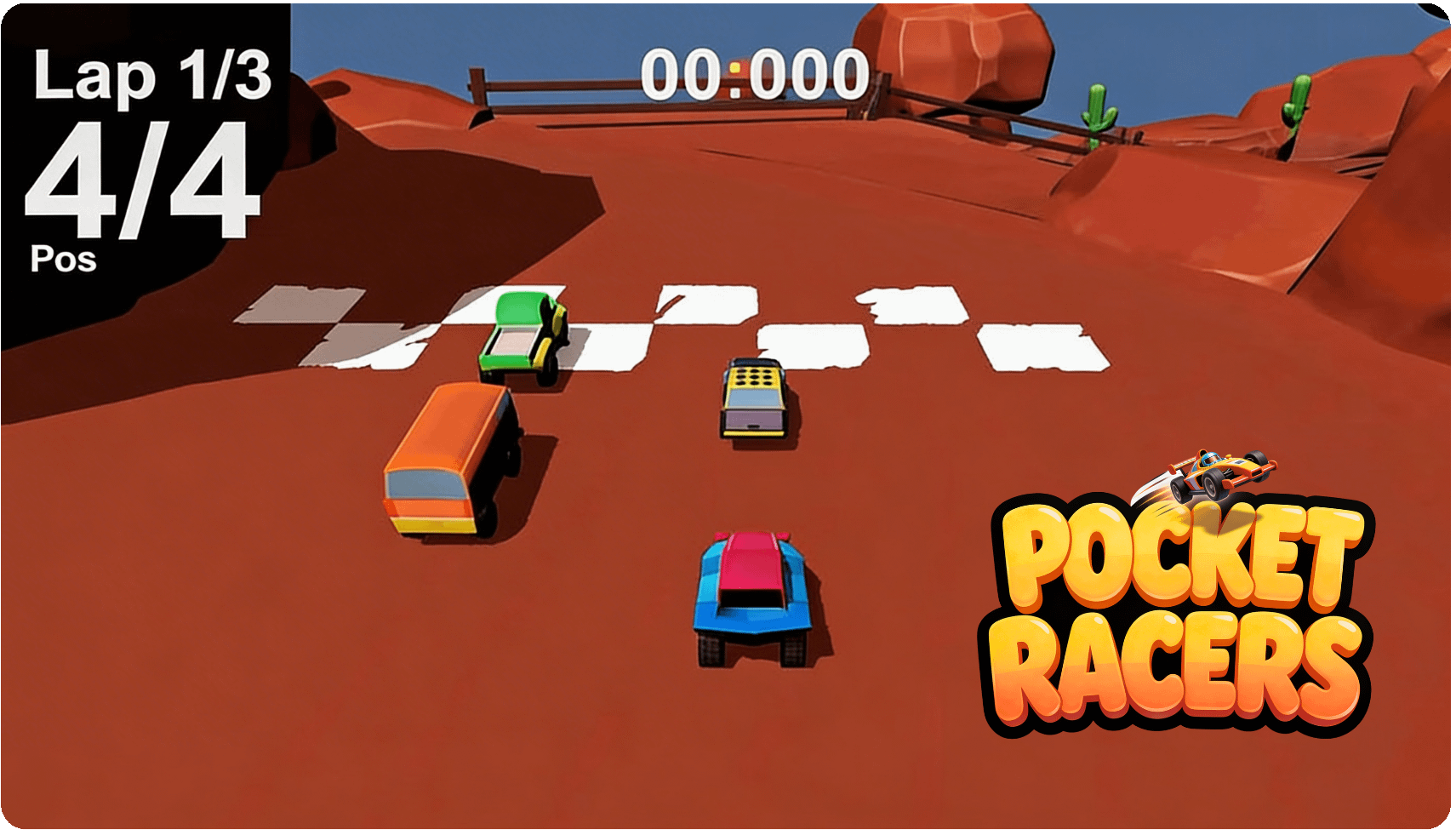Click the traffic light above the fence

(x=736, y=68)
